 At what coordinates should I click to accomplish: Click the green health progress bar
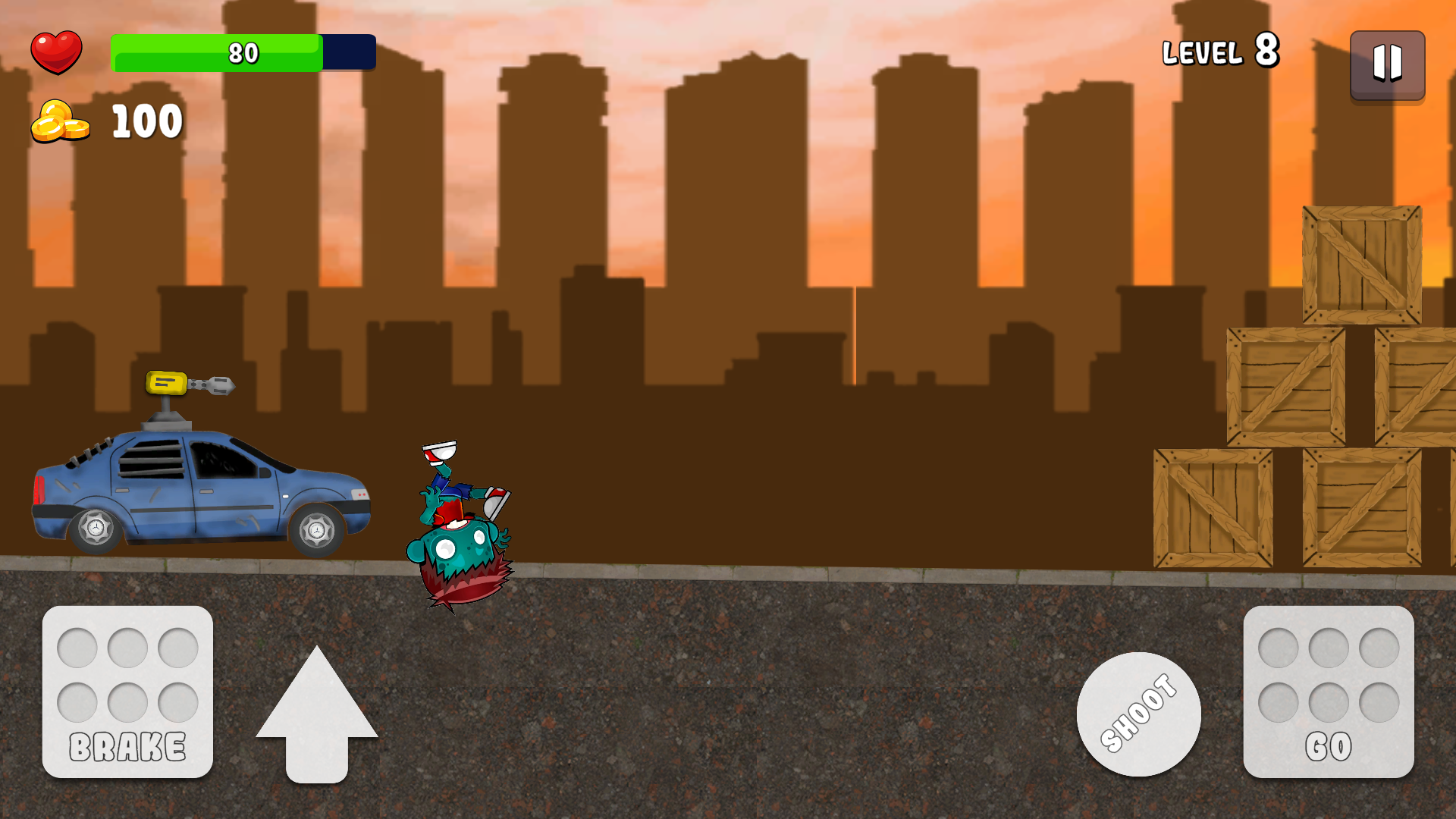point(216,52)
